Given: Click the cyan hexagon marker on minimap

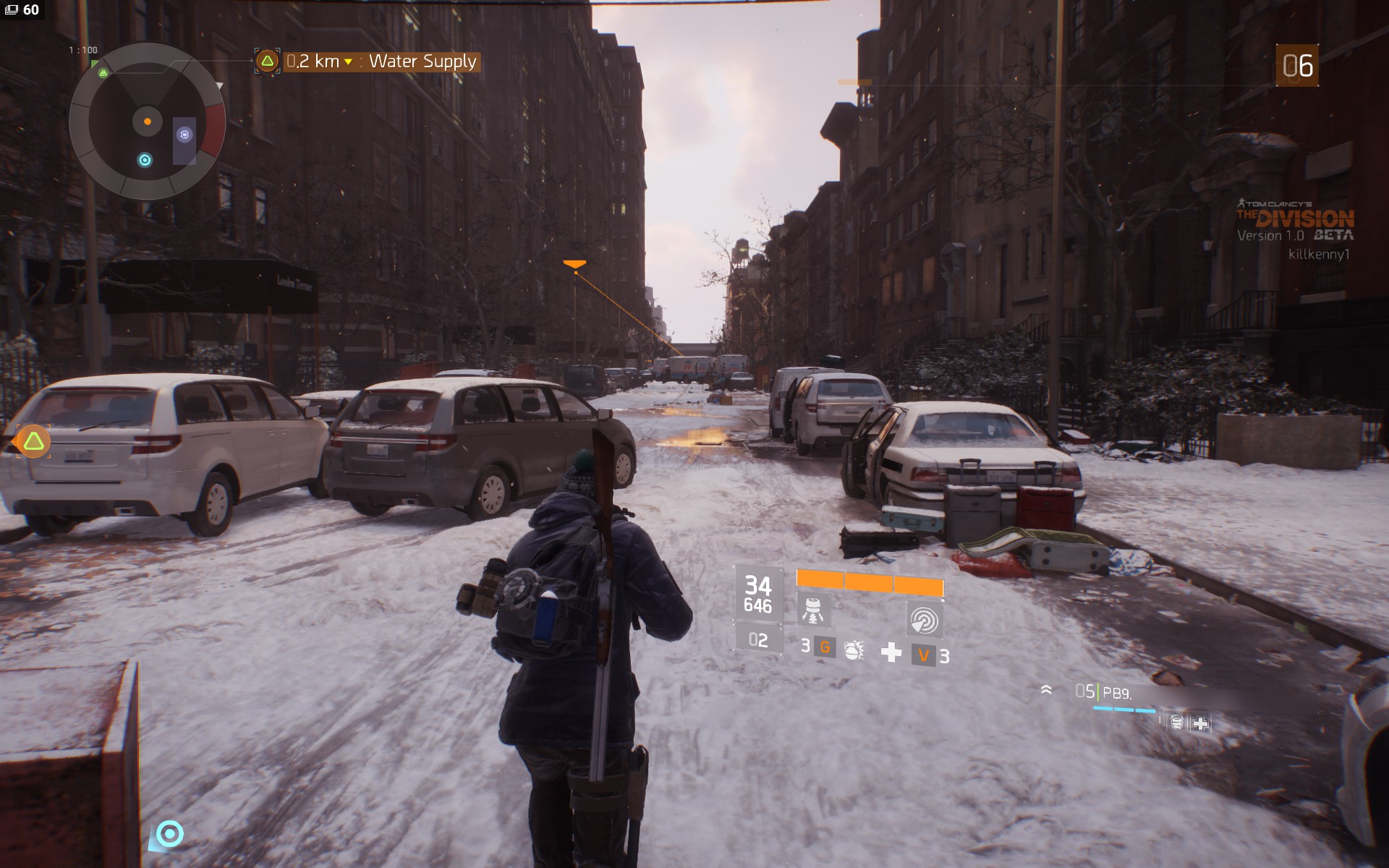Looking at the screenshot, I should (x=145, y=160).
